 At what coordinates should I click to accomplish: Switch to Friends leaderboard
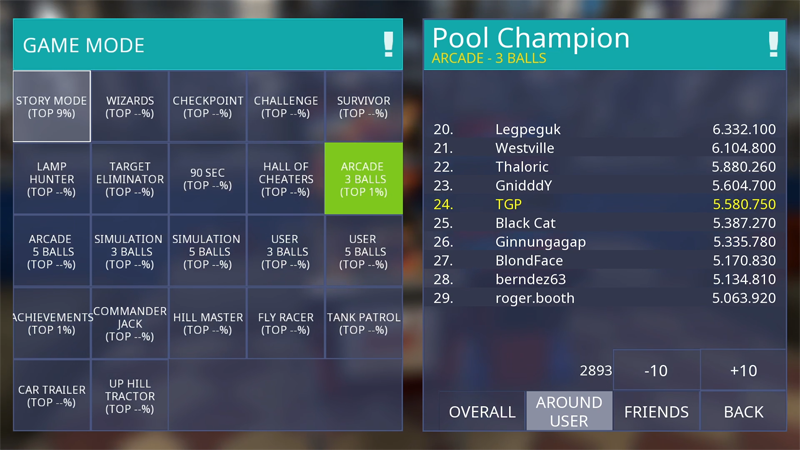click(x=656, y=411)
